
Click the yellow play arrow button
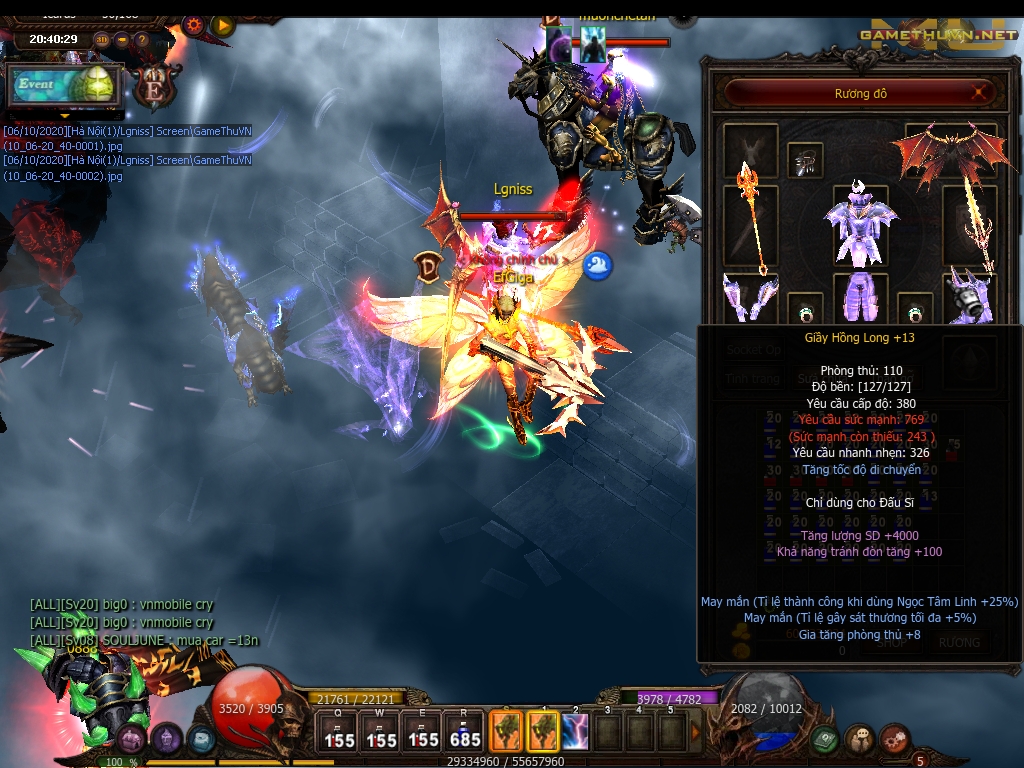[x=222, y=25]
